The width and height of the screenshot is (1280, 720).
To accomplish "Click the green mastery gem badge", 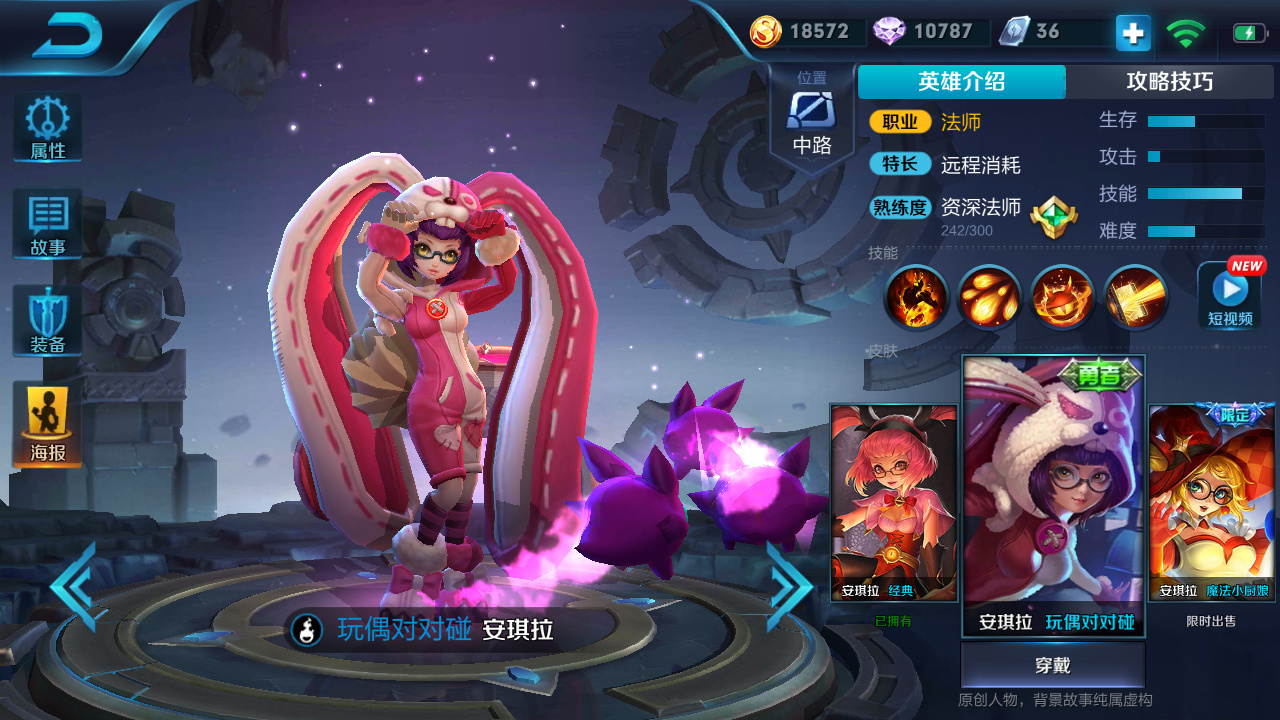I will point(1056,215).
